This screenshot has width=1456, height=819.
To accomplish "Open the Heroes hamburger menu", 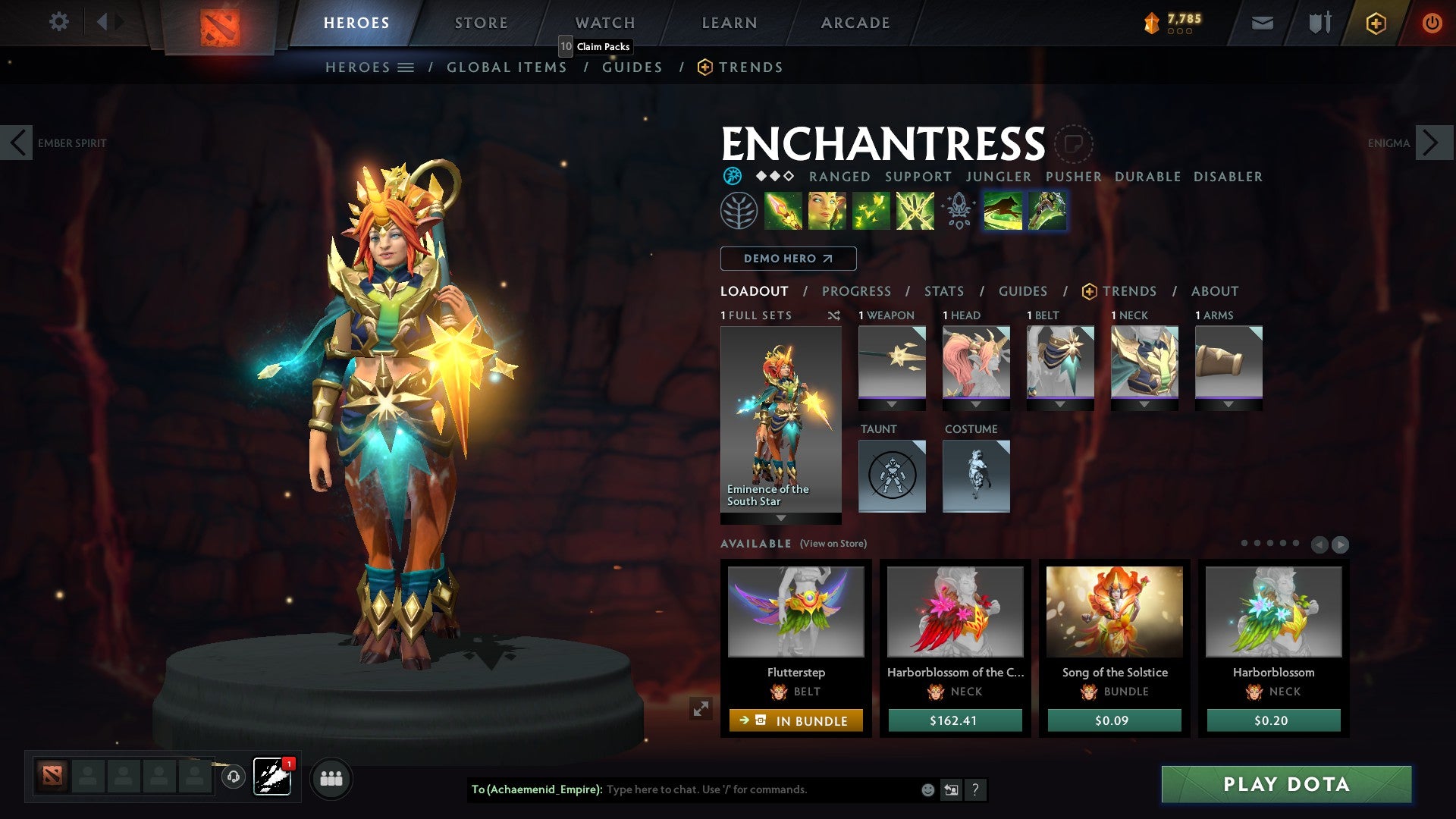I will [x=406, y=67].
